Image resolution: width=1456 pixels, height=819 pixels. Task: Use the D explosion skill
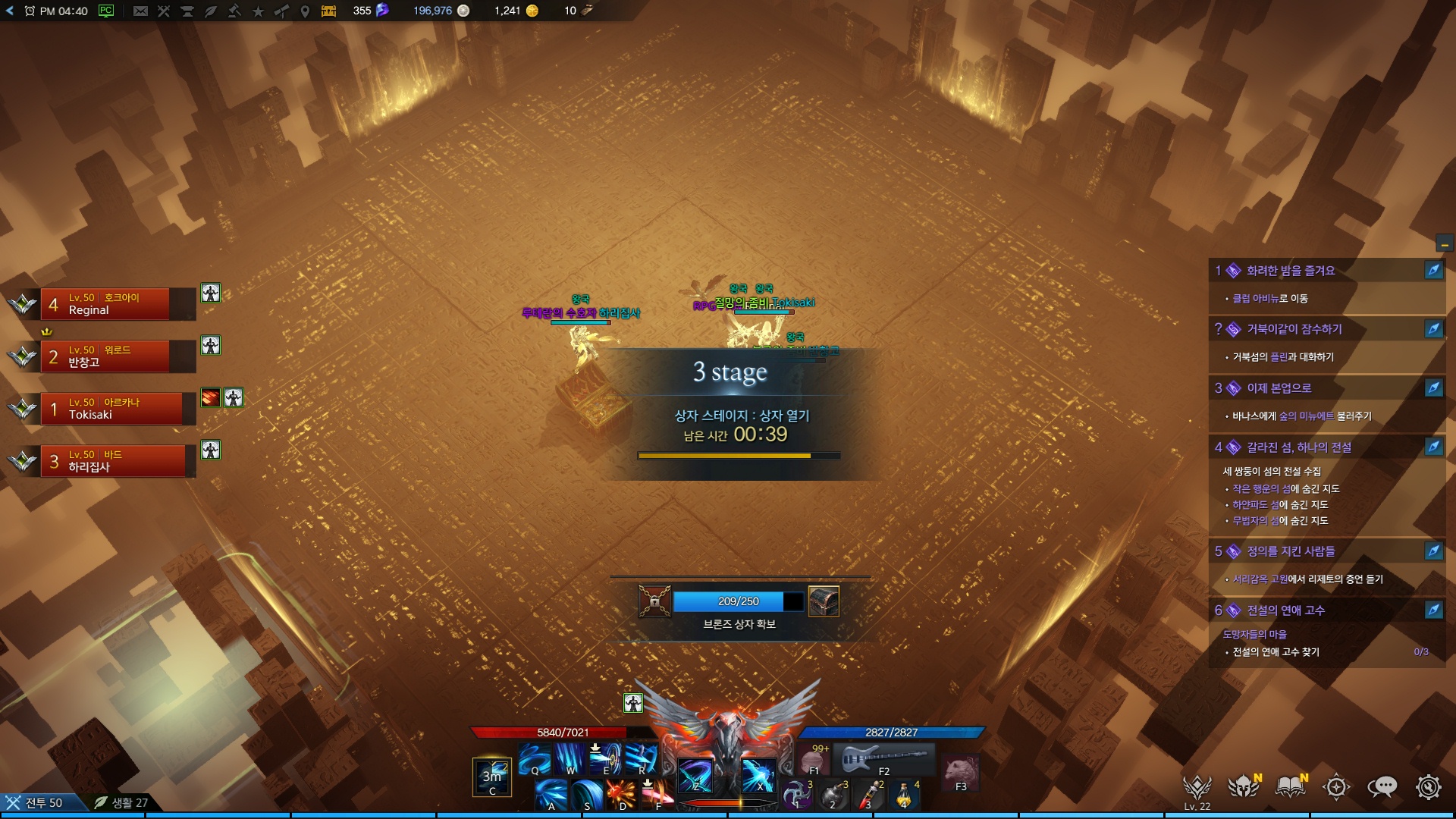[x=621, y=795]
